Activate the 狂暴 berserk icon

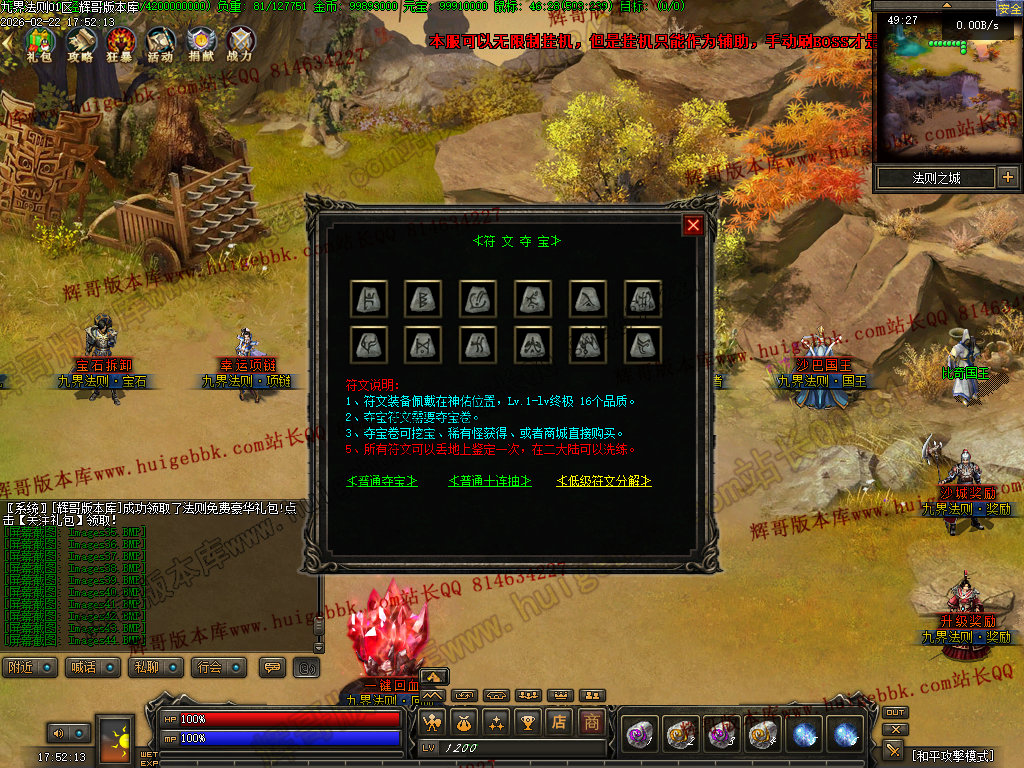pyautogui.click(x=121, y=43)
